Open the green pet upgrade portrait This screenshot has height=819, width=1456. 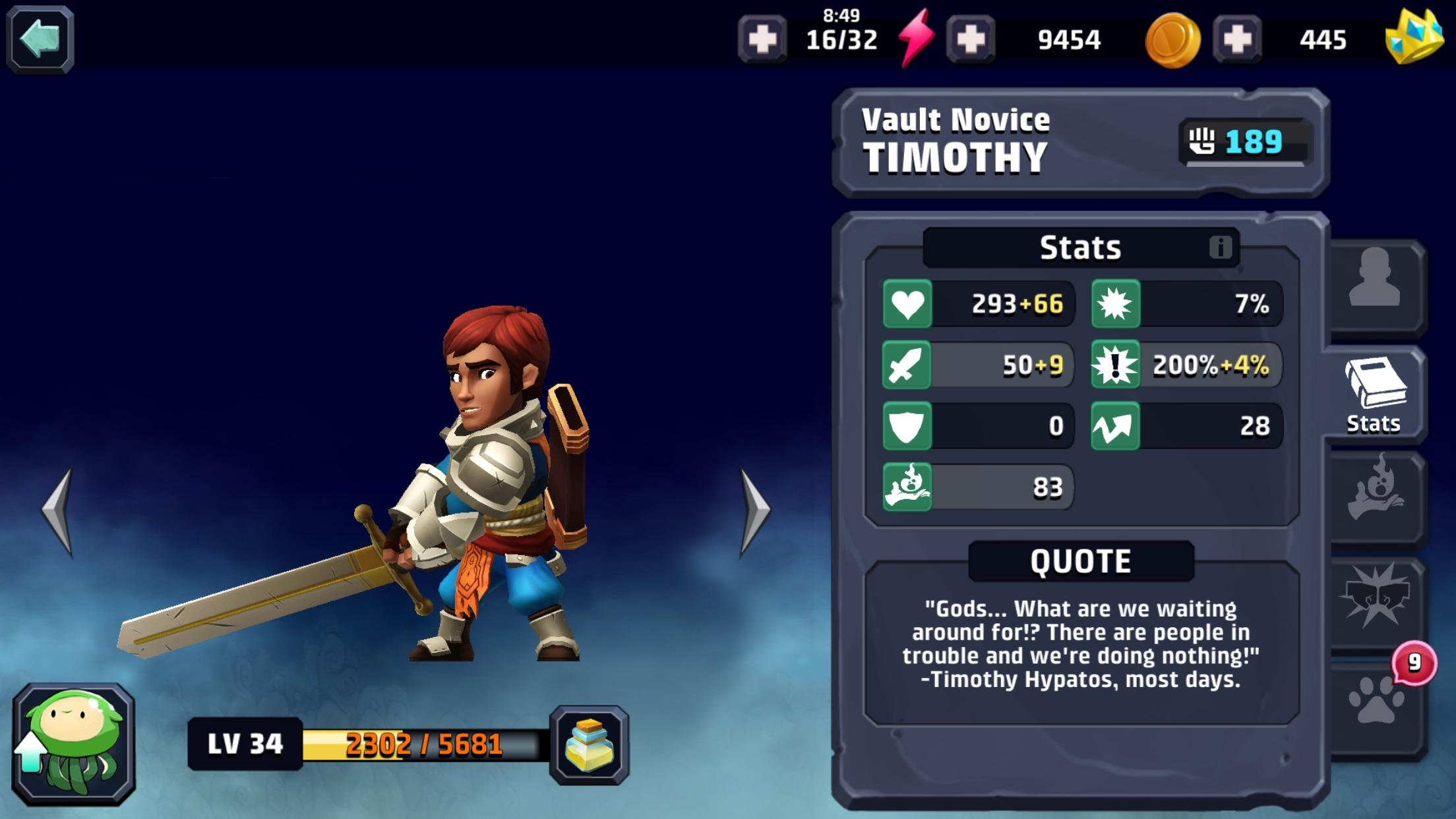[74, 743]
